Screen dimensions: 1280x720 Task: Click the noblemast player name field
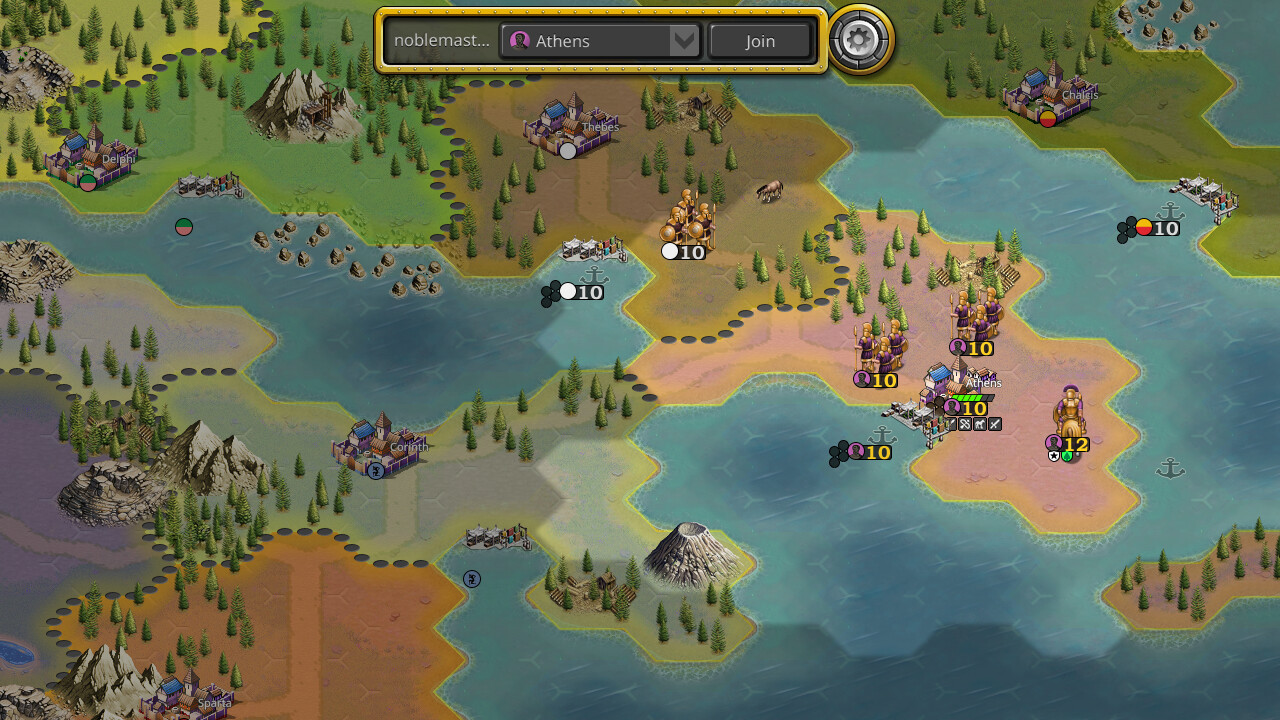point(440,41)
